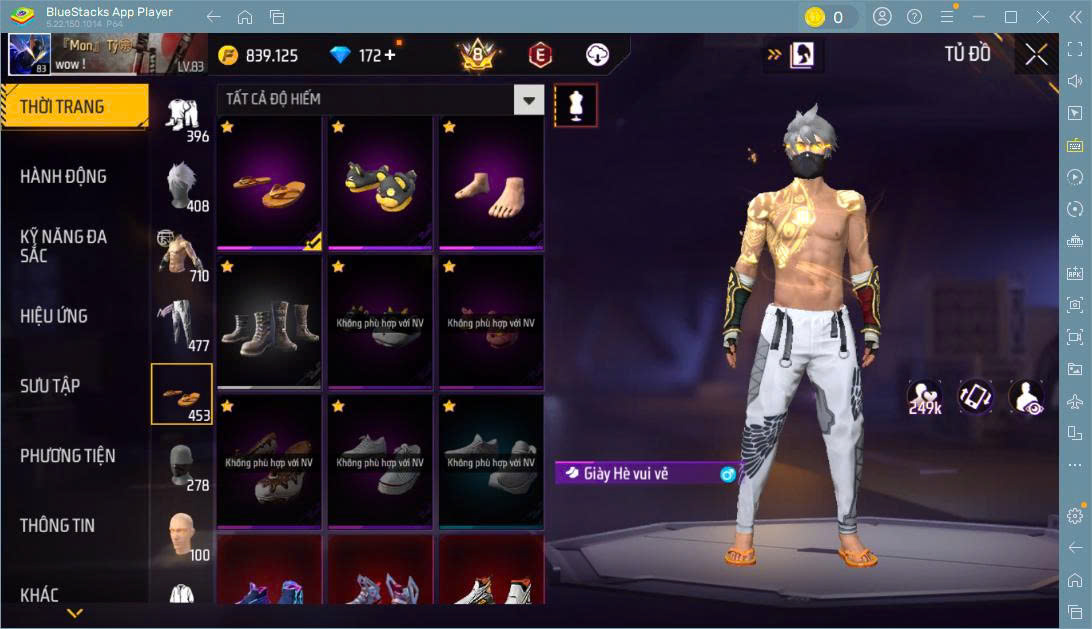The image size is (1092, 629).
Task: Select the orange flip-flops item
Action: pyautogui.click(x=269, y=182)
